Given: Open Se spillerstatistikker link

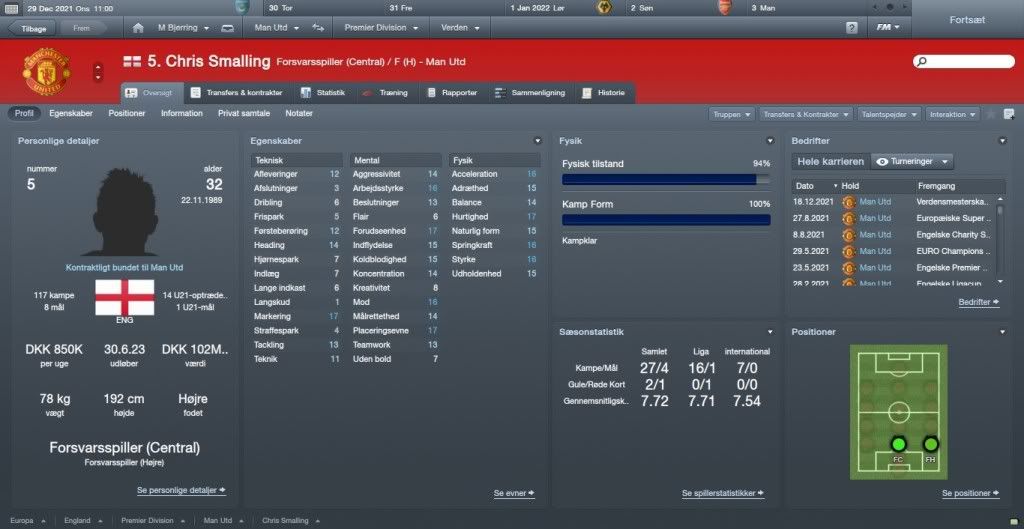Looking at the screenshot, I should pyautogui.click(x=722, y=494).
